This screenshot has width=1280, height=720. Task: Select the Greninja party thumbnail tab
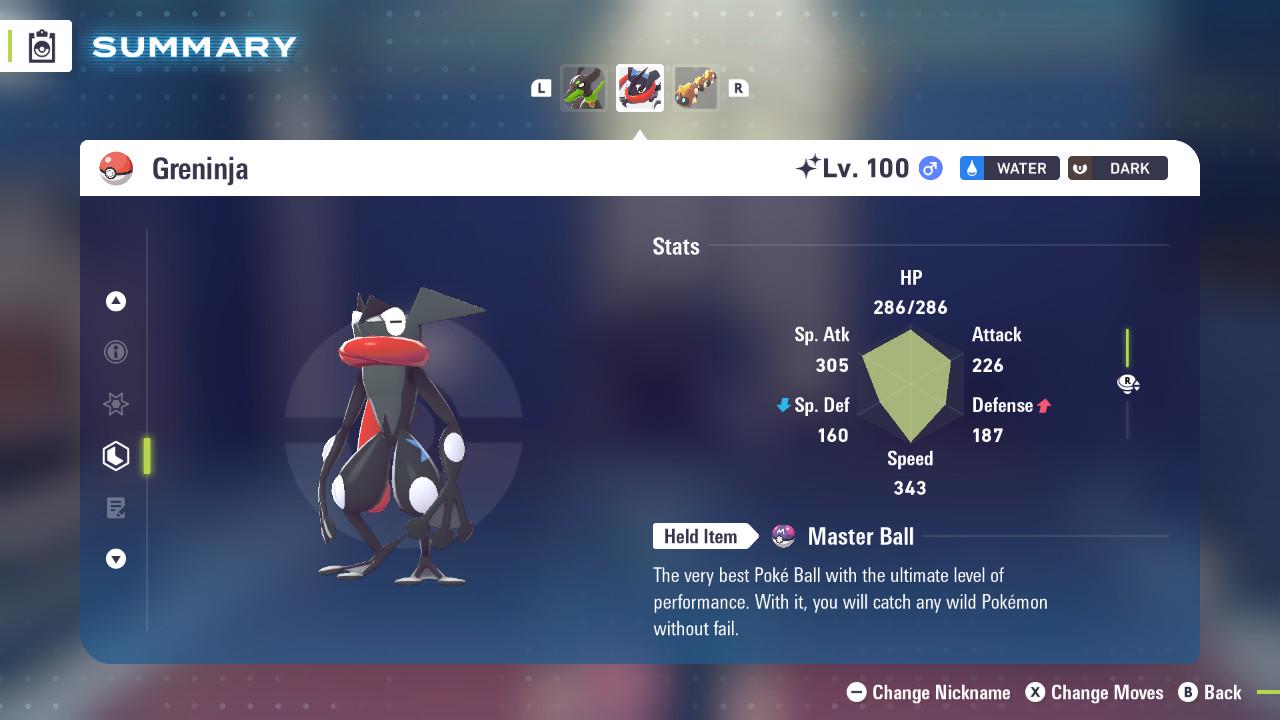point(639,87)
